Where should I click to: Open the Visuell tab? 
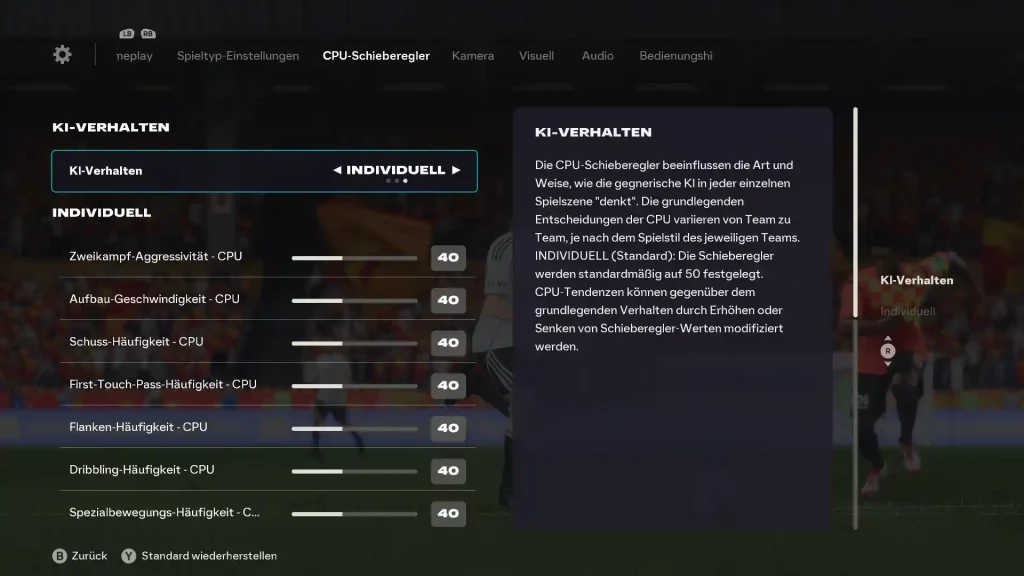tap(536, 56)
